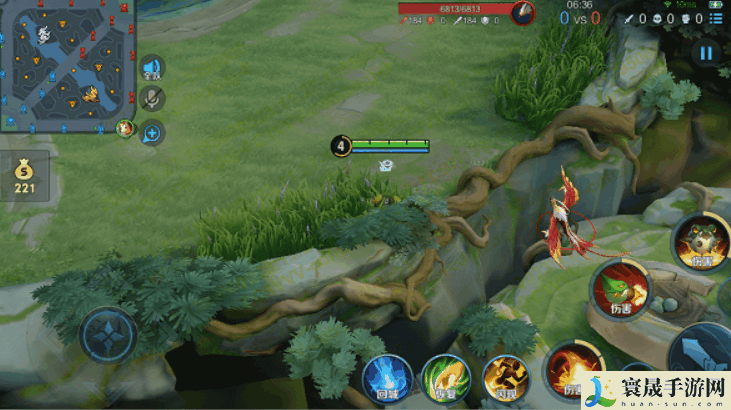Open the quick chat bubble
Viewport: 731px width, 410px height.
152,132
